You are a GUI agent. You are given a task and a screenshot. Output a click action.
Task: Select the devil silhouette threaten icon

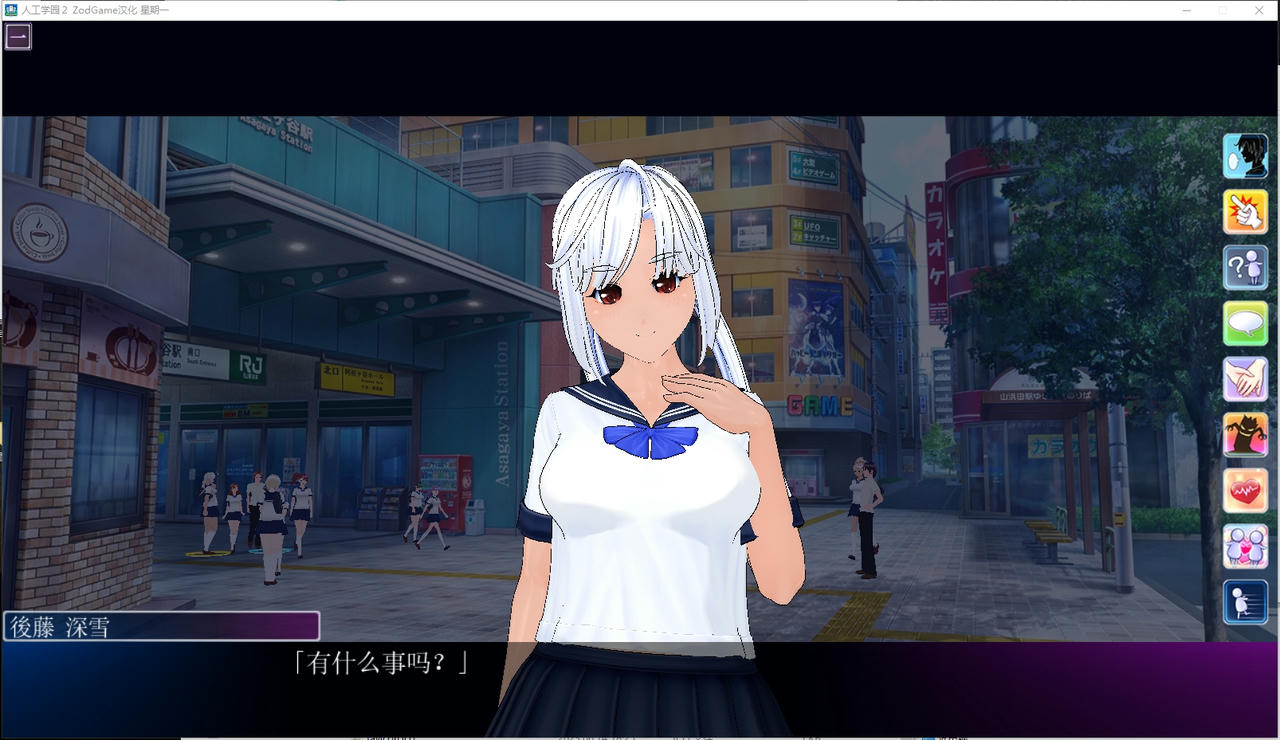pos(1245,434)
